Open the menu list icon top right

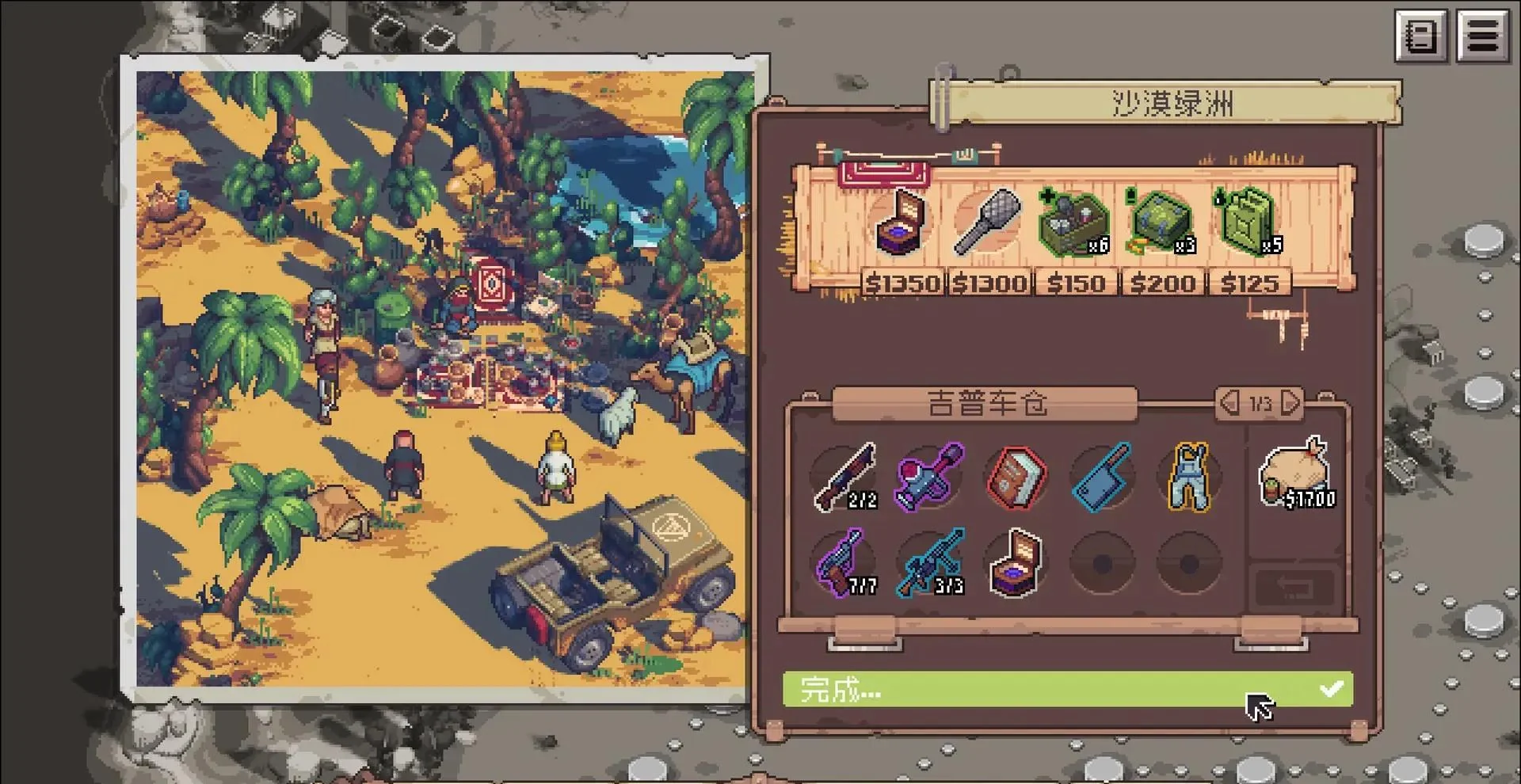[1481, 35]
